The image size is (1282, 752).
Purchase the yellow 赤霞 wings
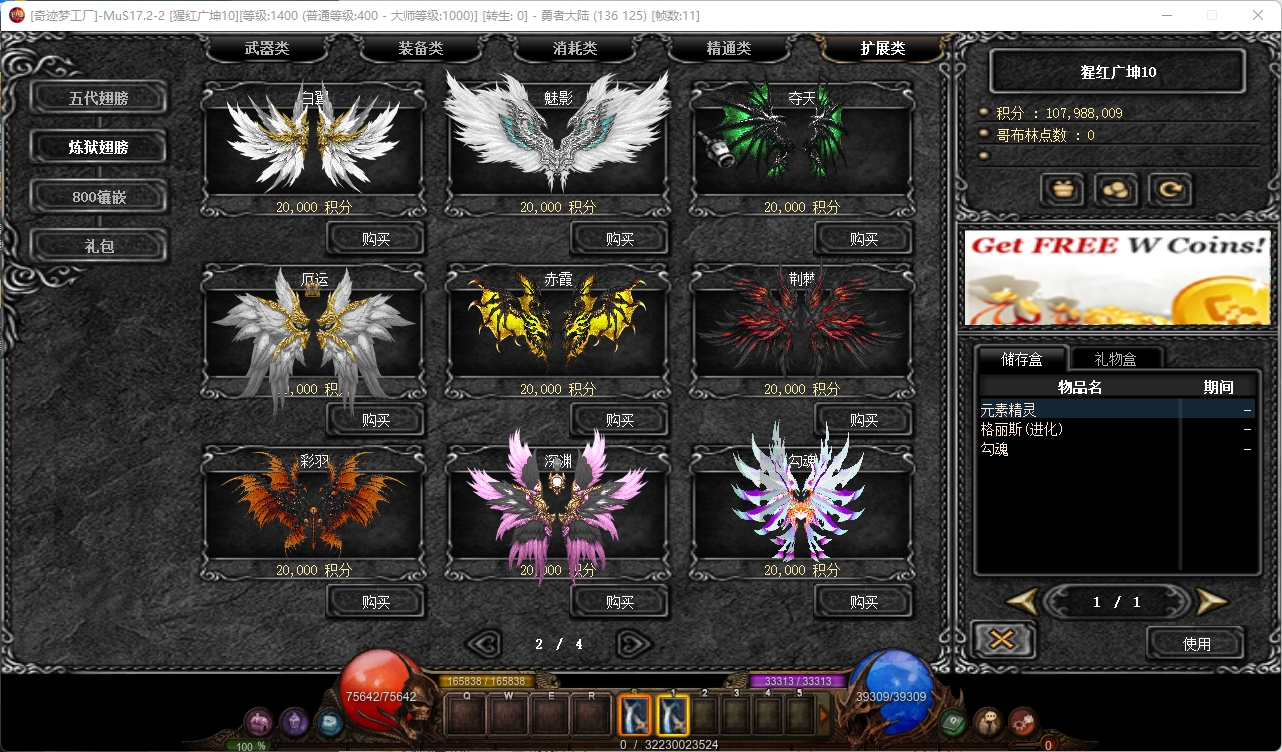click(x=620, y=420)
